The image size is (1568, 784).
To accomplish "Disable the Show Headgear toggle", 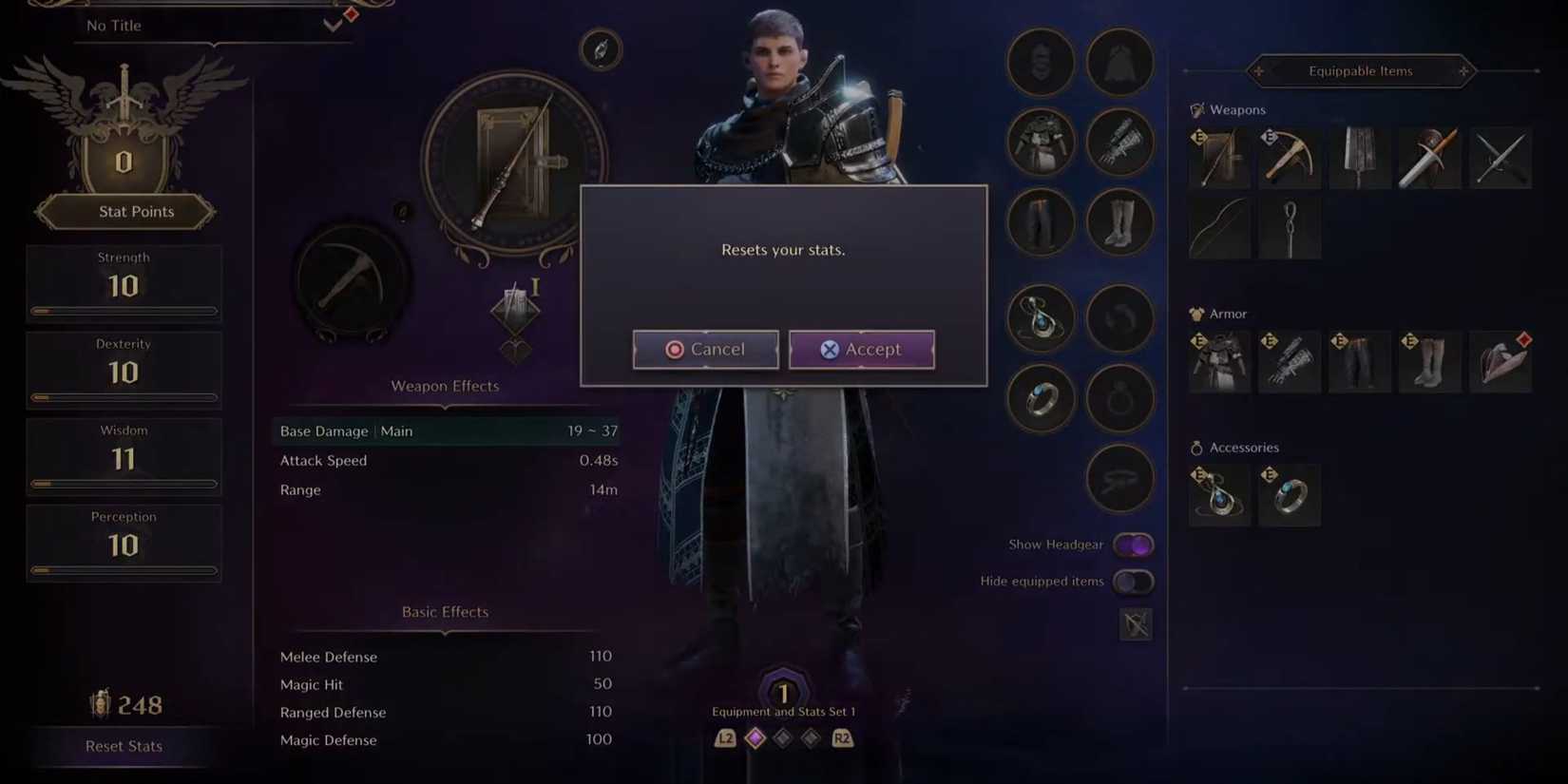I will pos(1134,544).
